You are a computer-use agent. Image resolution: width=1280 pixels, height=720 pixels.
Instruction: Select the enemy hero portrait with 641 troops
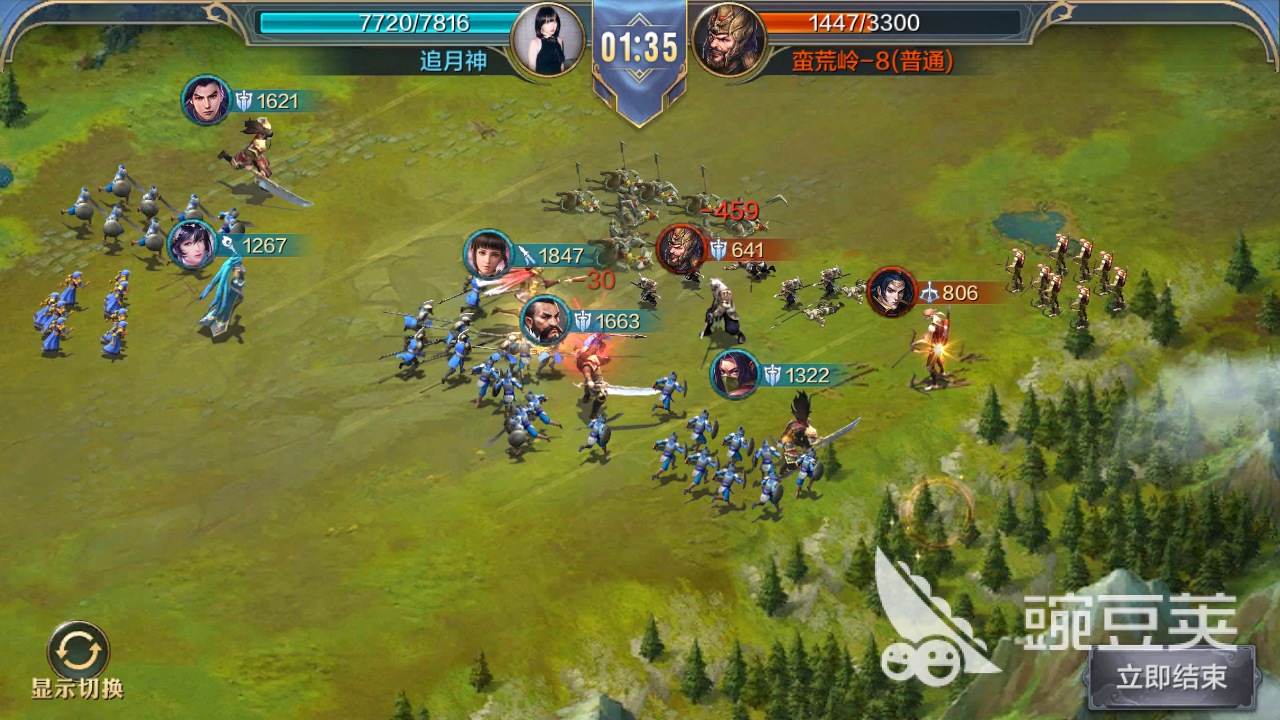coord(681,250)
